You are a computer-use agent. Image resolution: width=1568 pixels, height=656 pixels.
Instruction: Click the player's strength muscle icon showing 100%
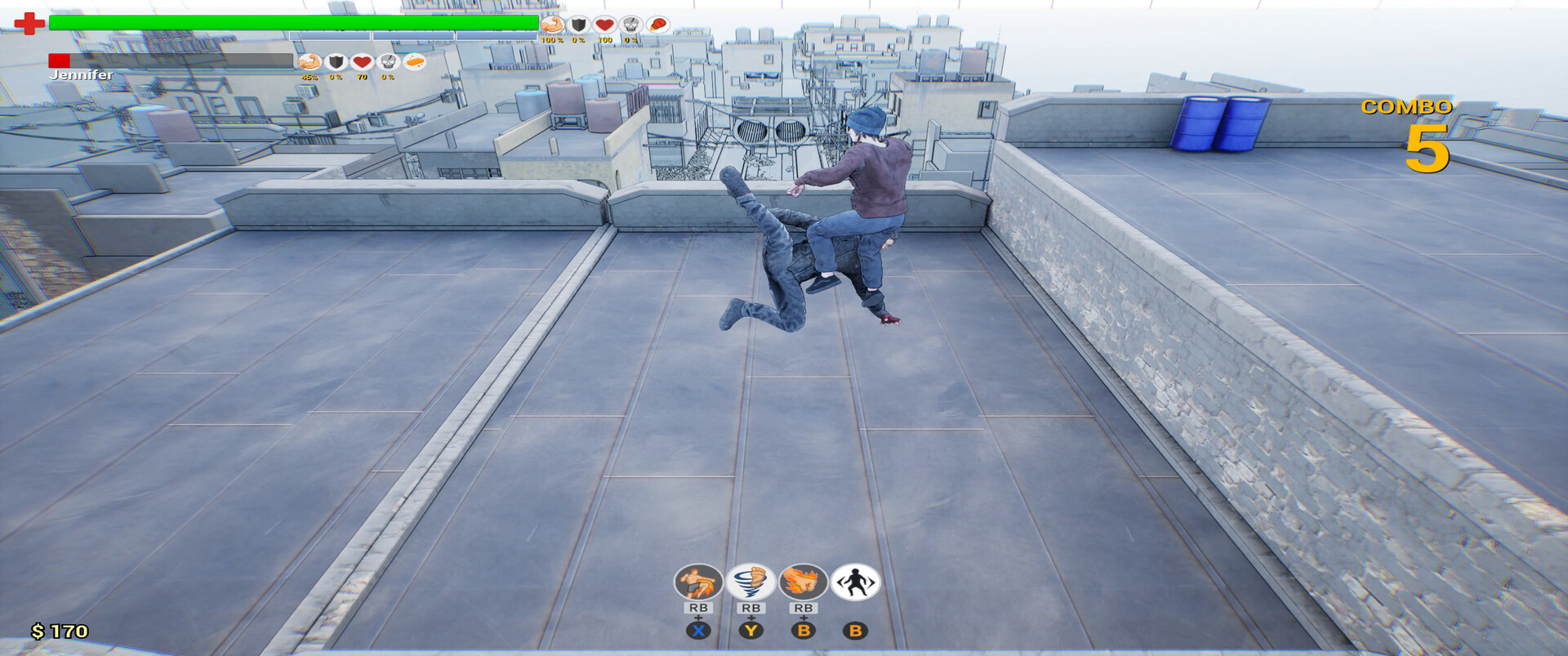tap(552, 25)
